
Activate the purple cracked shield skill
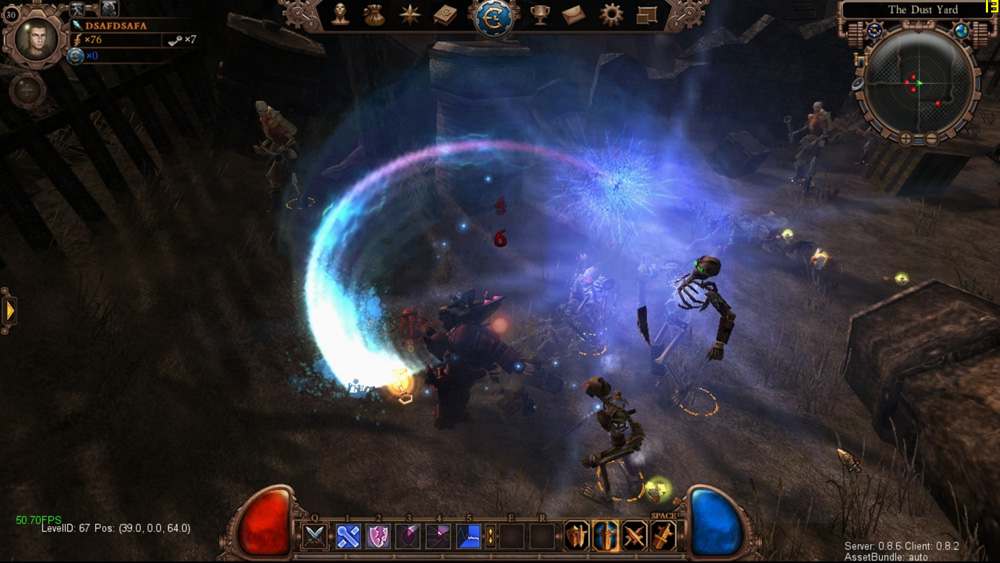coord(378,536)
